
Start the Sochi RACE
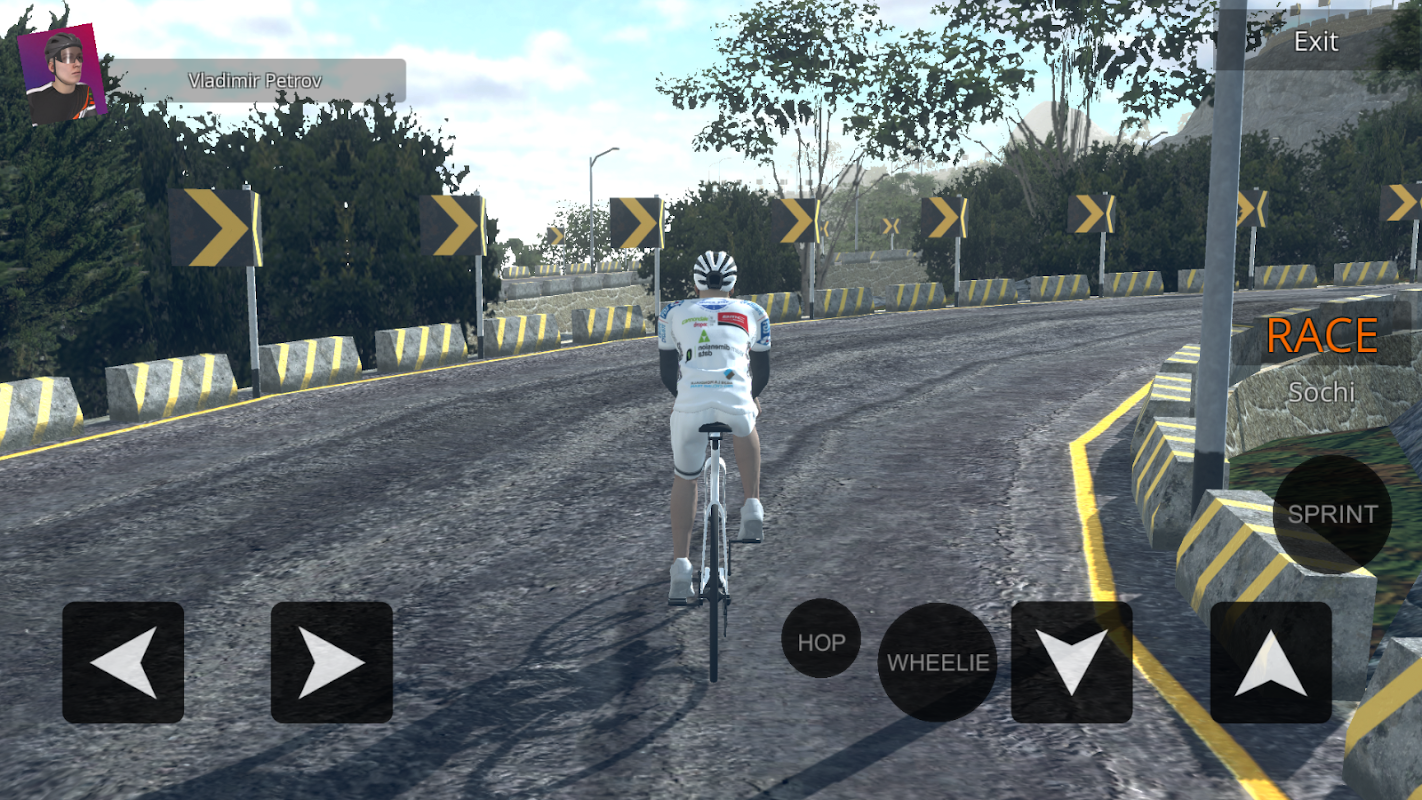pos(1322,337)
